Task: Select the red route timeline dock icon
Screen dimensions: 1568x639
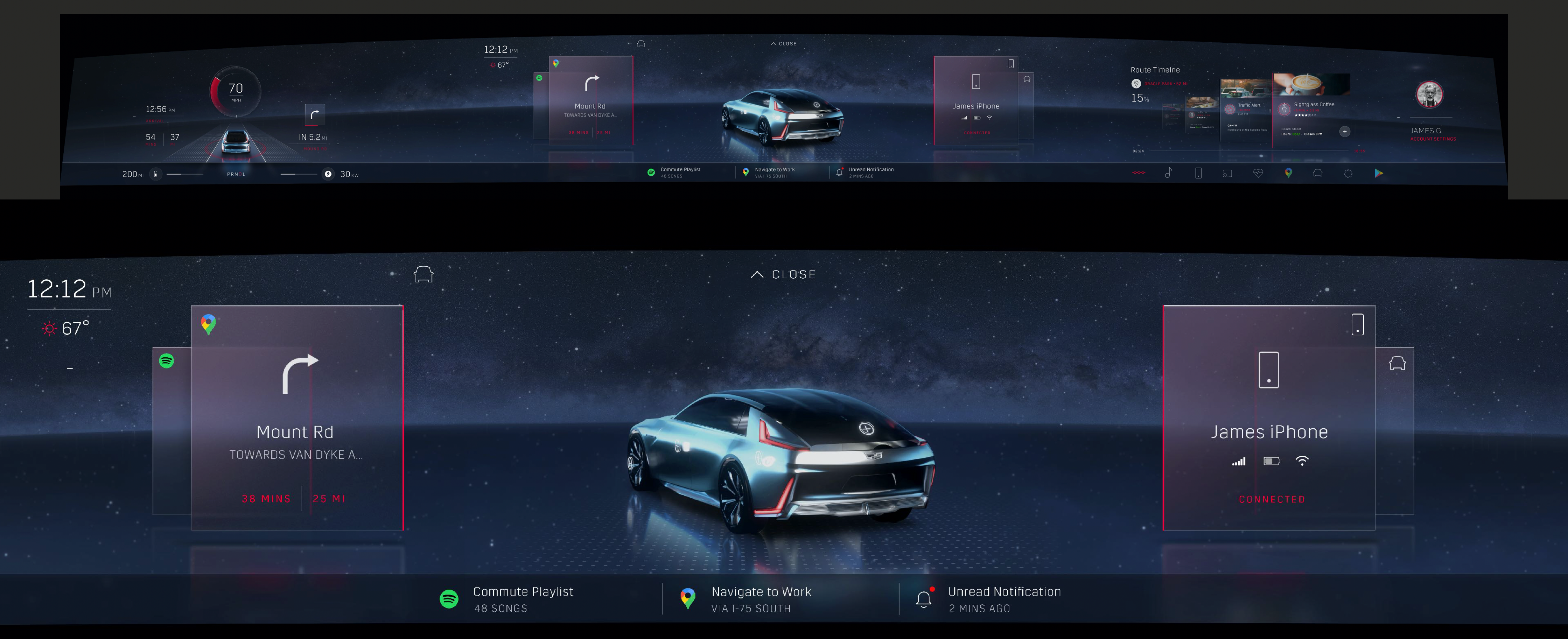Action: [x=1138, y=173]
